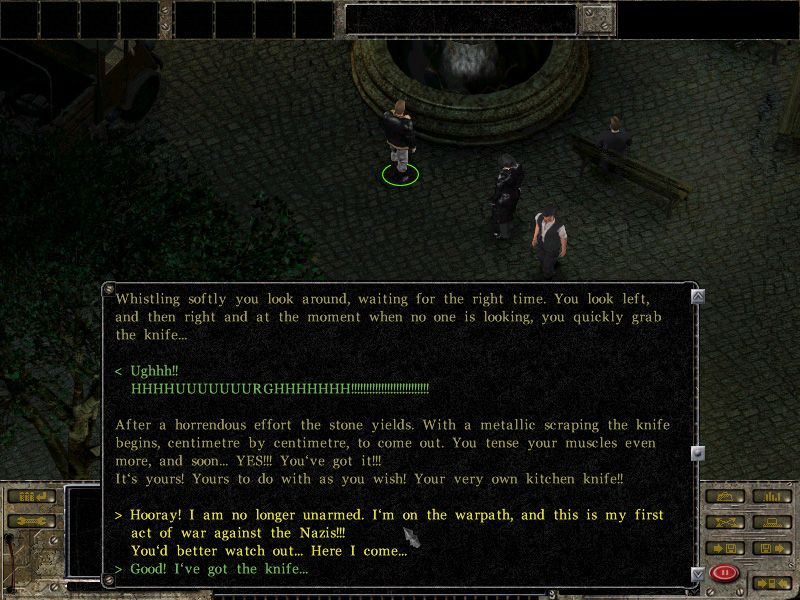The image size is (800, 600).
Task: Click the dialogue scroll-up arrow
Action: tap(697, 295)
